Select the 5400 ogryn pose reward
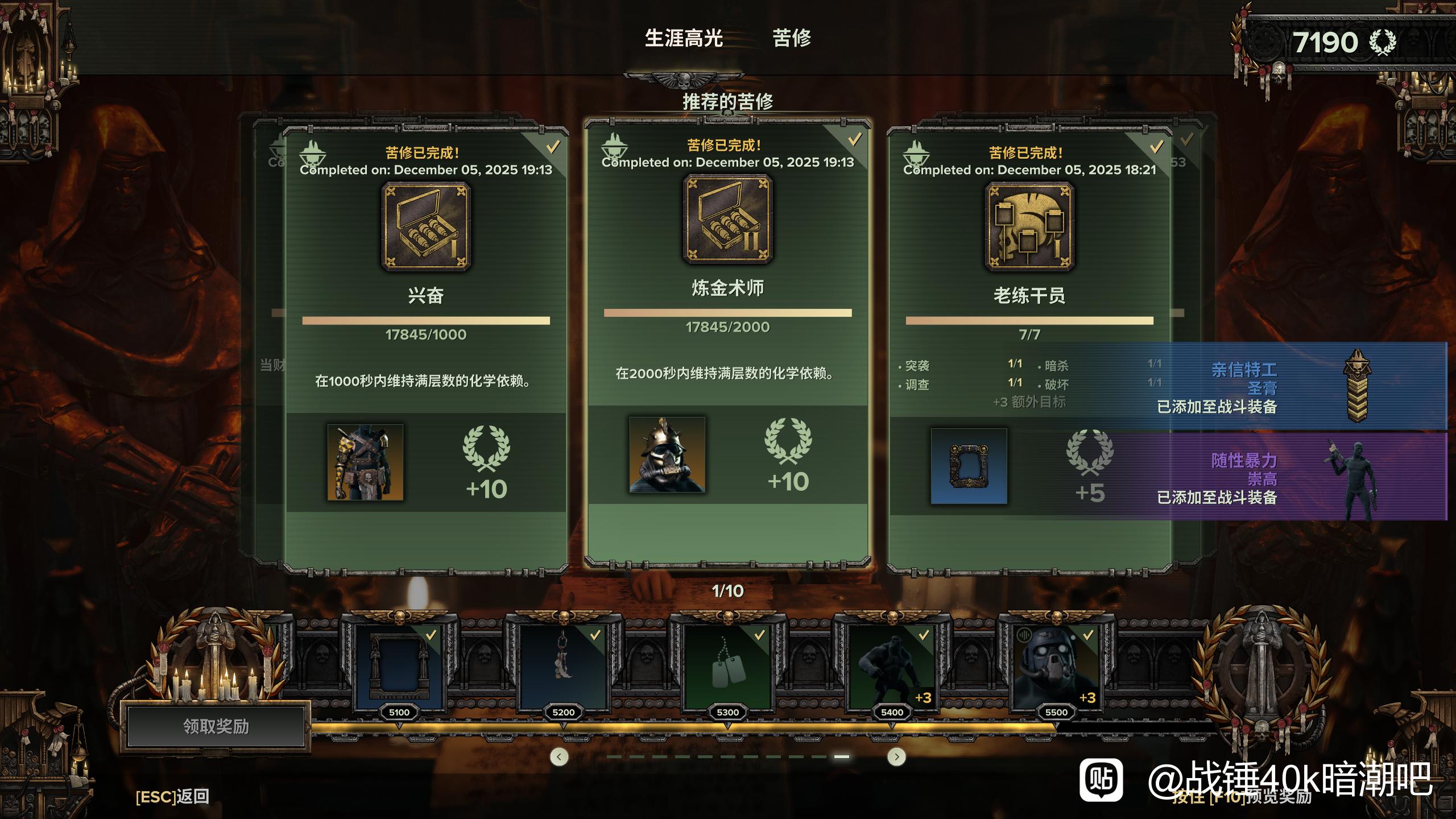 click(x=892, y=665)
